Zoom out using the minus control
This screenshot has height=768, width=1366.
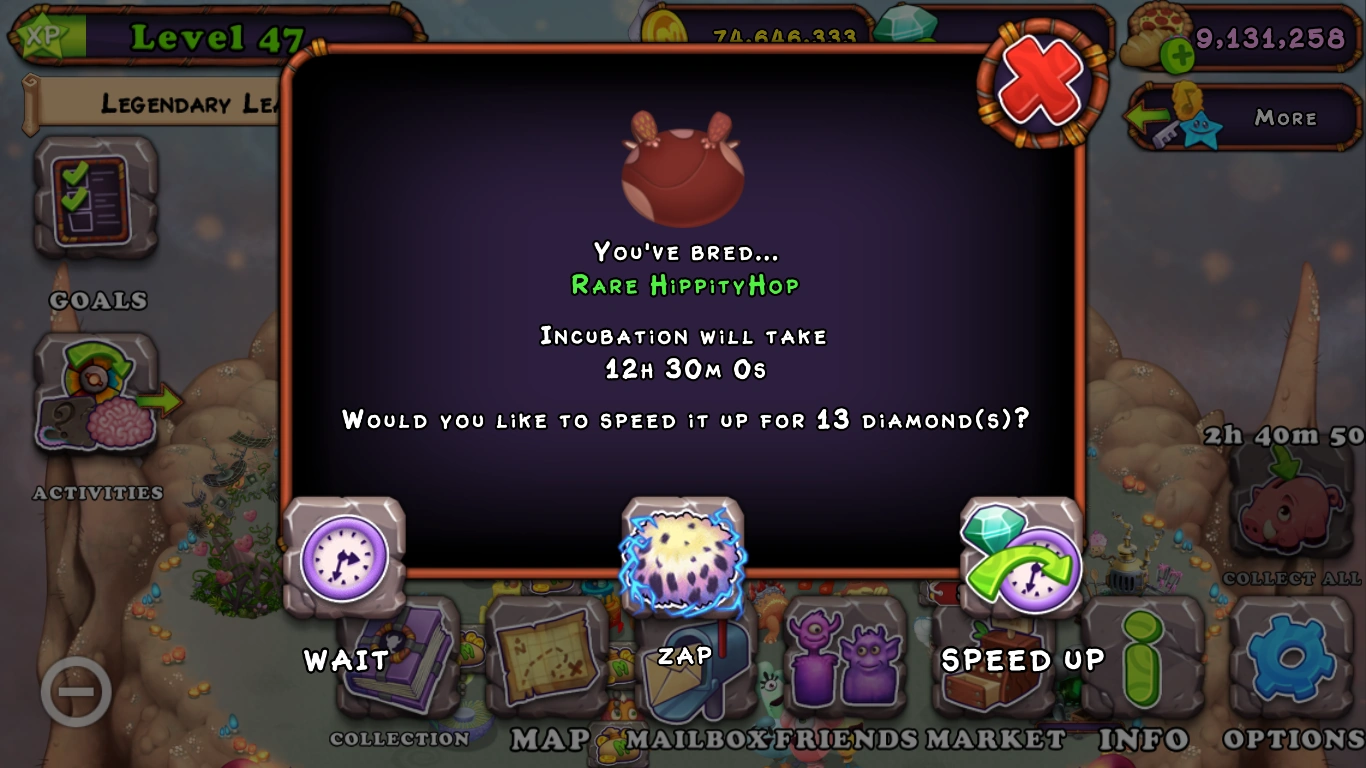[75, 690]
